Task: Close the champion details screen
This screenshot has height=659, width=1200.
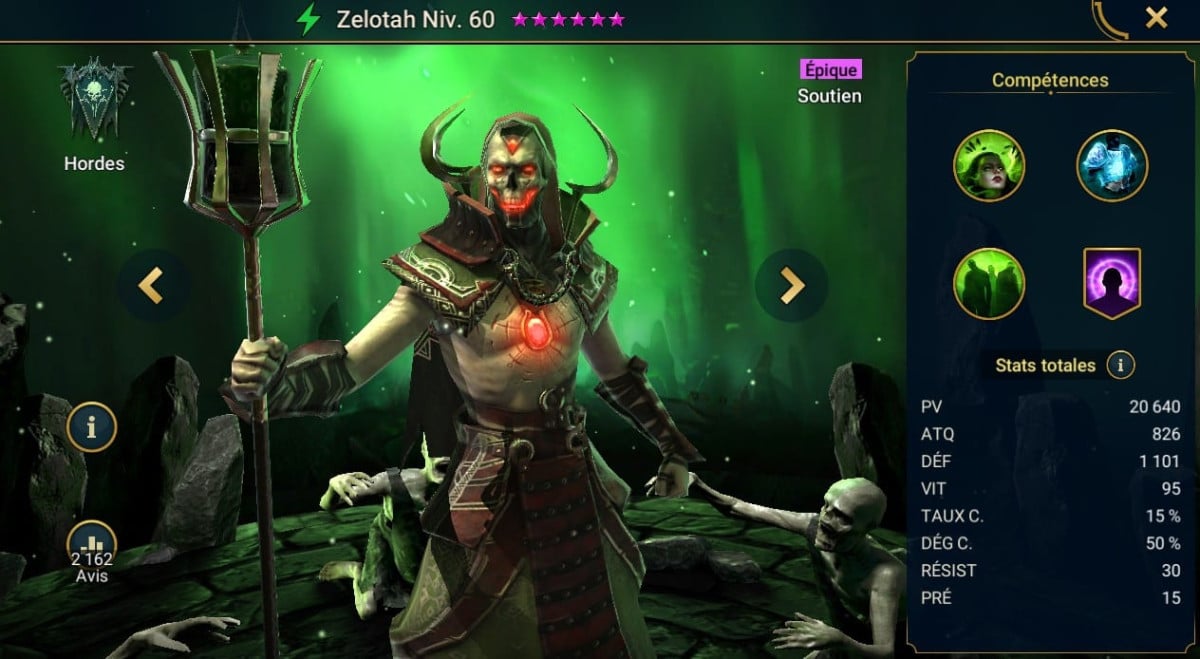Action: click(x=1156, y=18)
